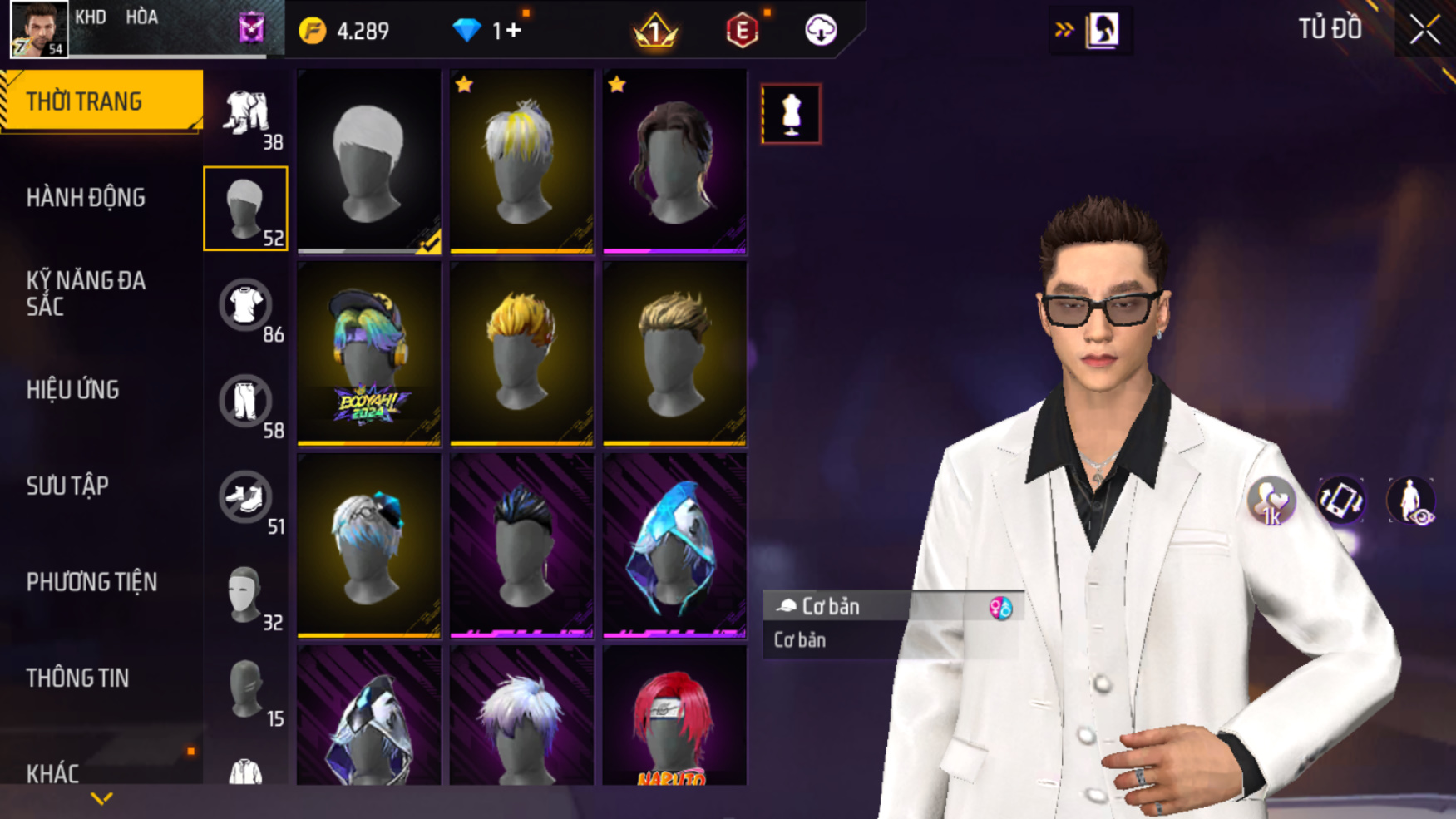The image size is (1456, 819).
Task: Switch to the Hành Động tab
Action: pos(86,198)
